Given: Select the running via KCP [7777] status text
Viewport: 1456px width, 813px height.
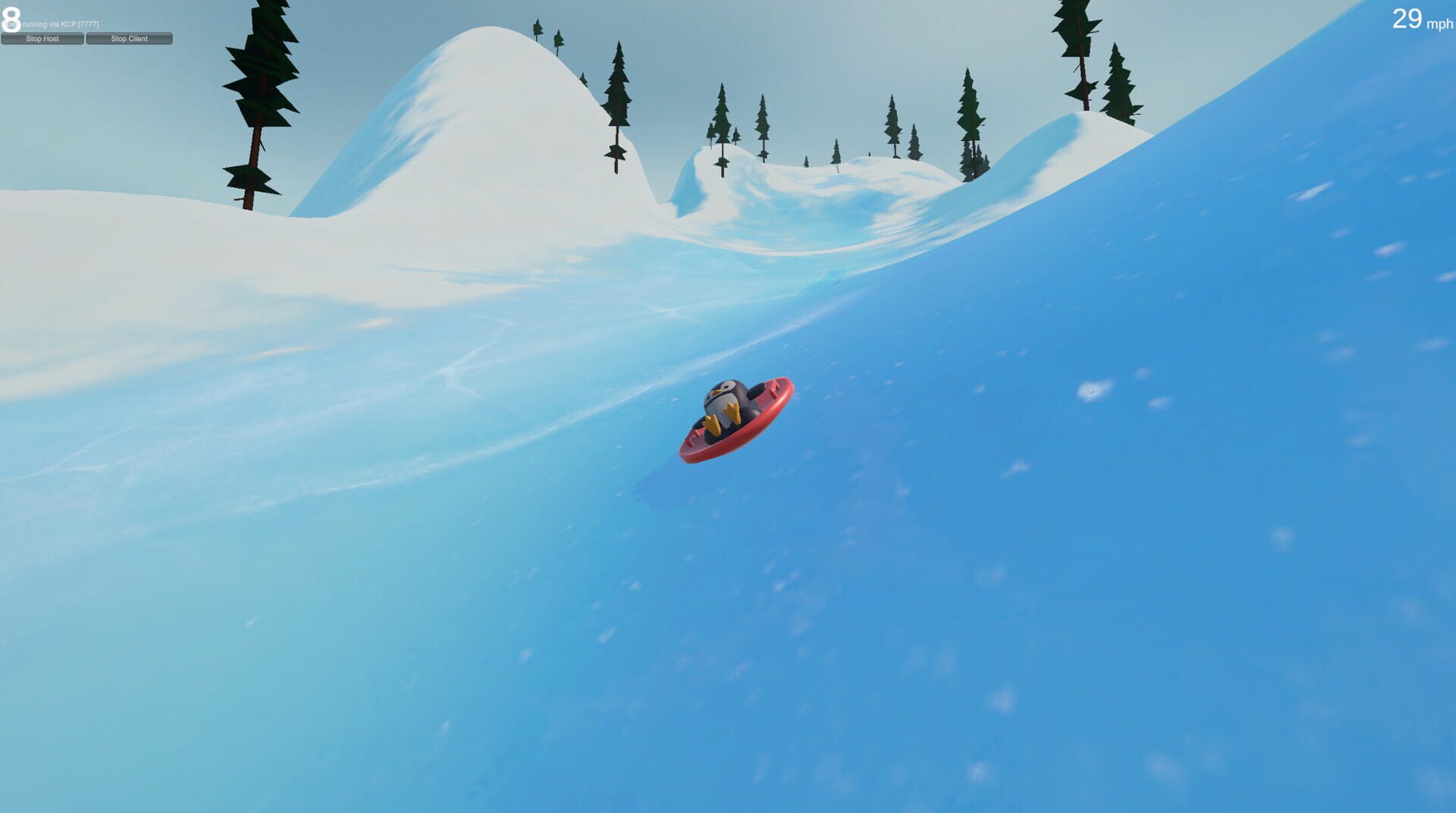Looking at the screenshot, I should pos(61,23).
